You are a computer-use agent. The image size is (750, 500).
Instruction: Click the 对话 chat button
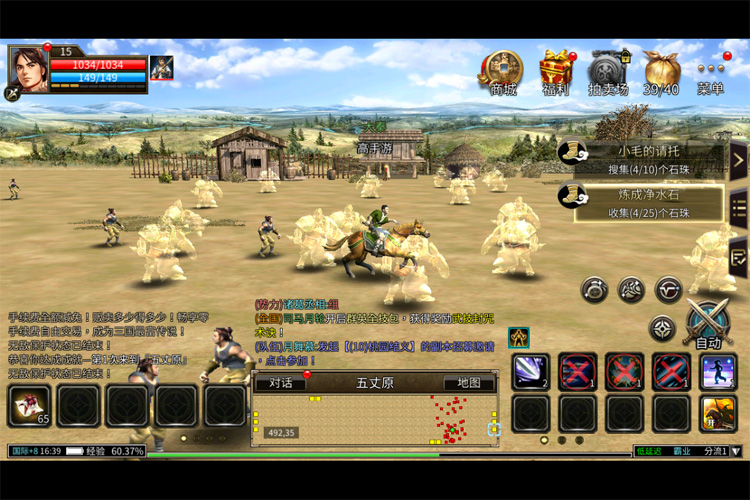click(281, 383)
